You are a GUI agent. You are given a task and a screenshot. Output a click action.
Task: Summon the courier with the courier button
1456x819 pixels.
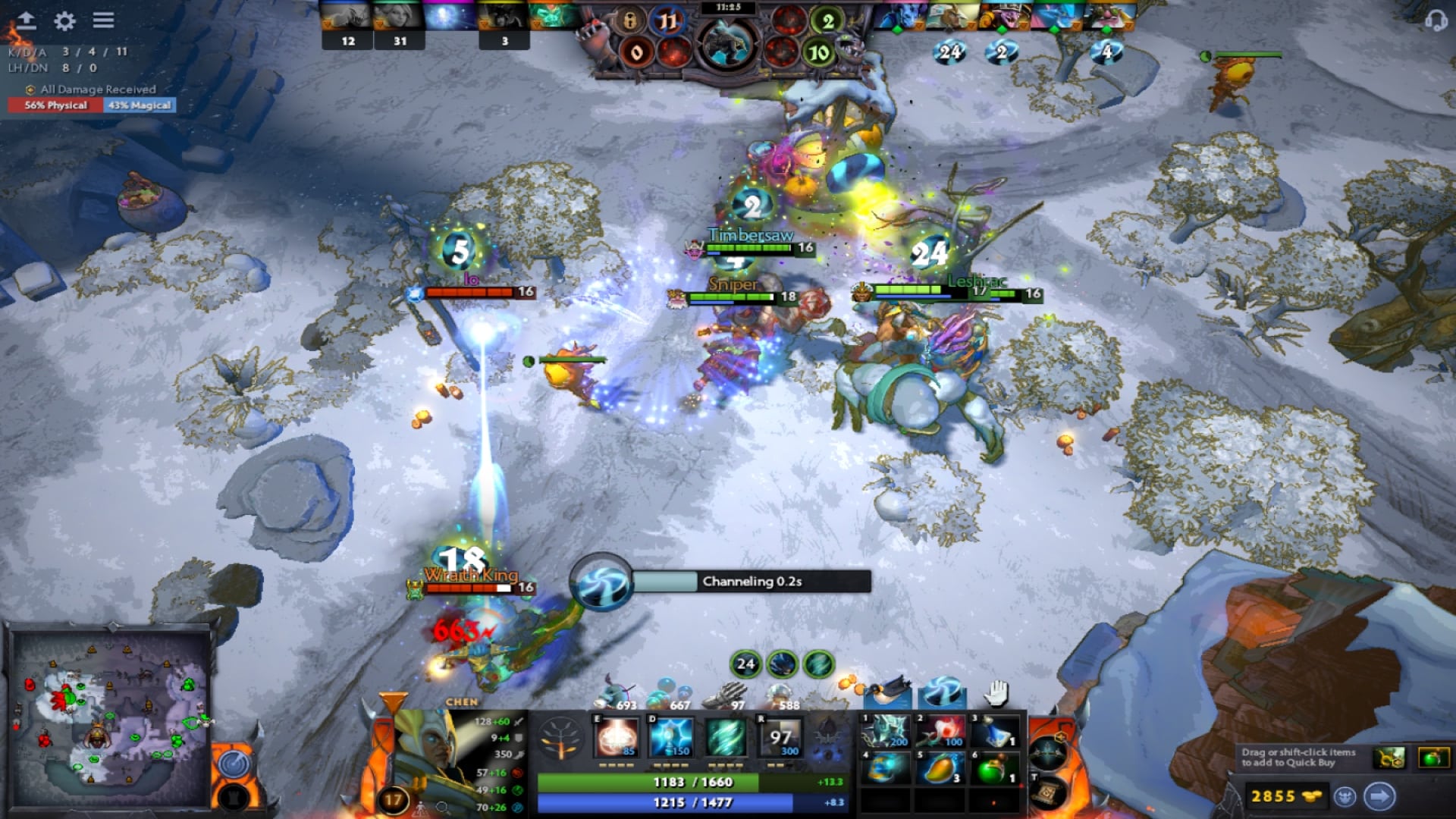pyautogui.click(x=1345, y=797)
